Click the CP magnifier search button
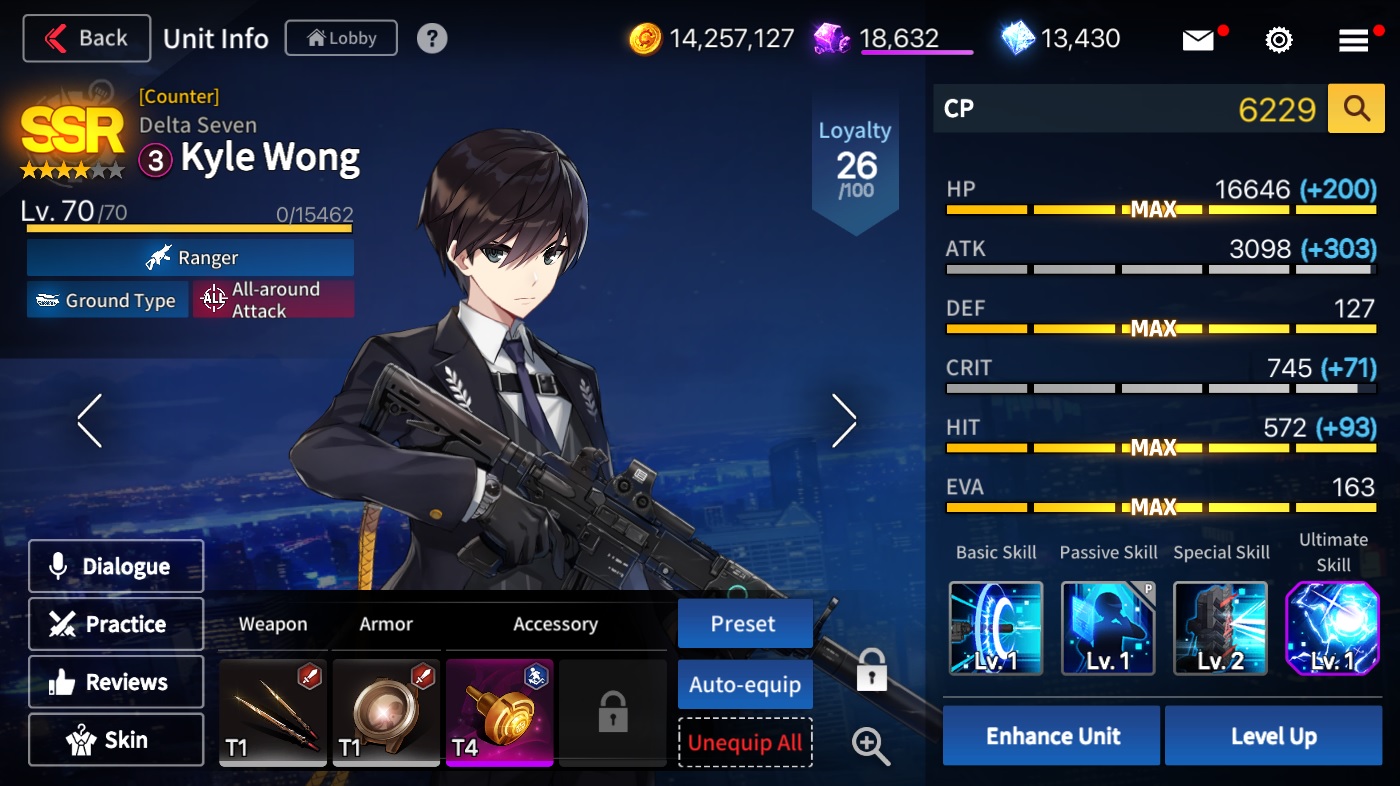Image resolution: width=1400 pixels, height=786 pixels. 1356,109
